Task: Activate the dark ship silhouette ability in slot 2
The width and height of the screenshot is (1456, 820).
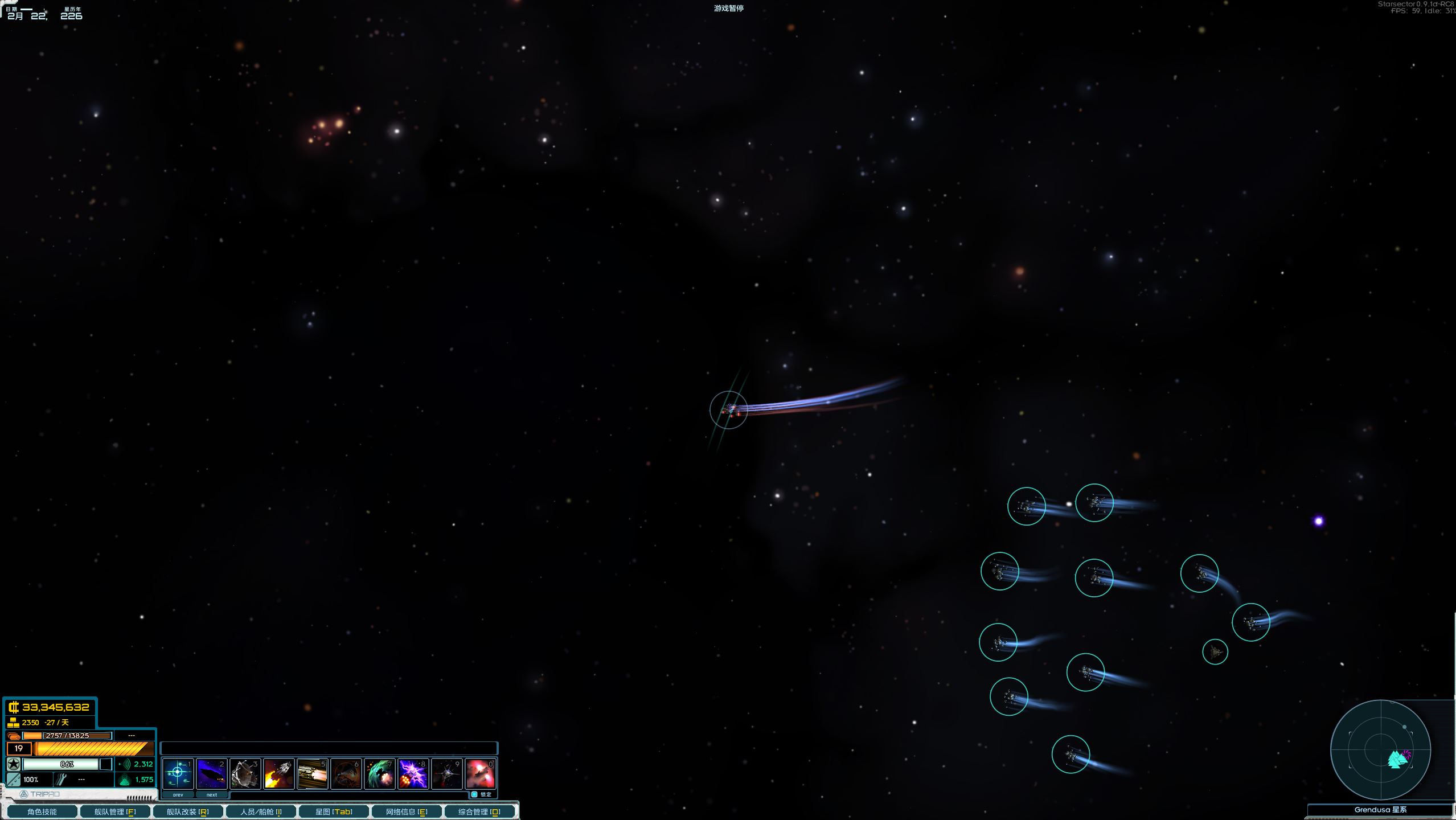Action: [x=211, y=773]
